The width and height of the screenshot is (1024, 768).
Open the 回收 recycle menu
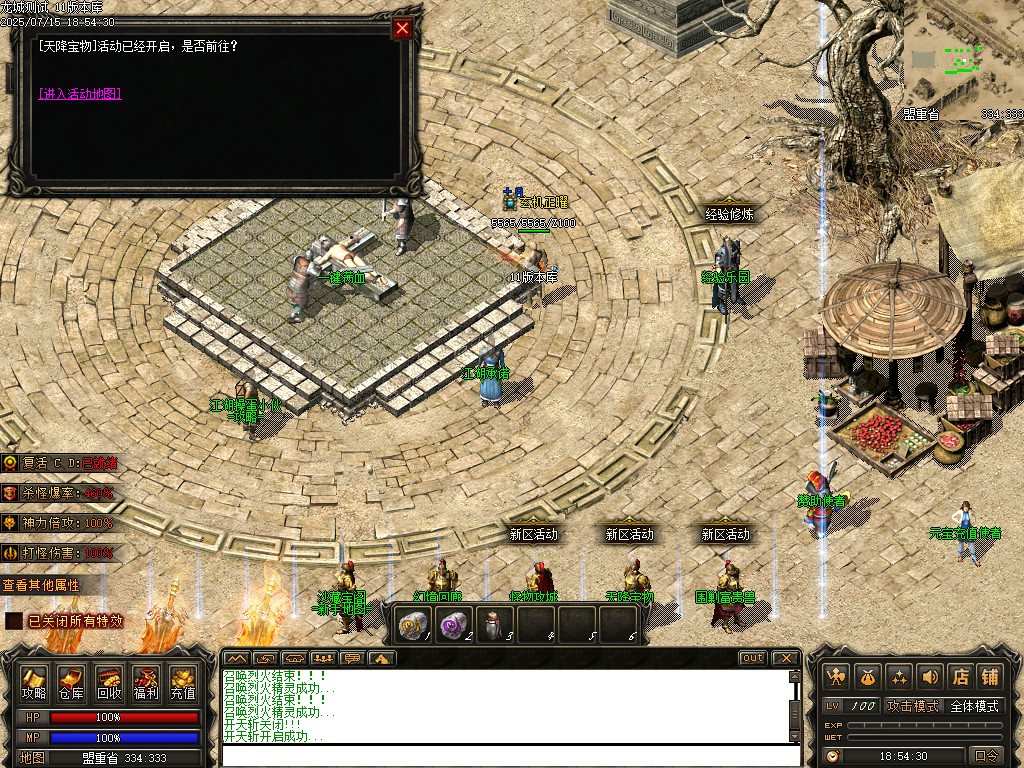point(109,683)
